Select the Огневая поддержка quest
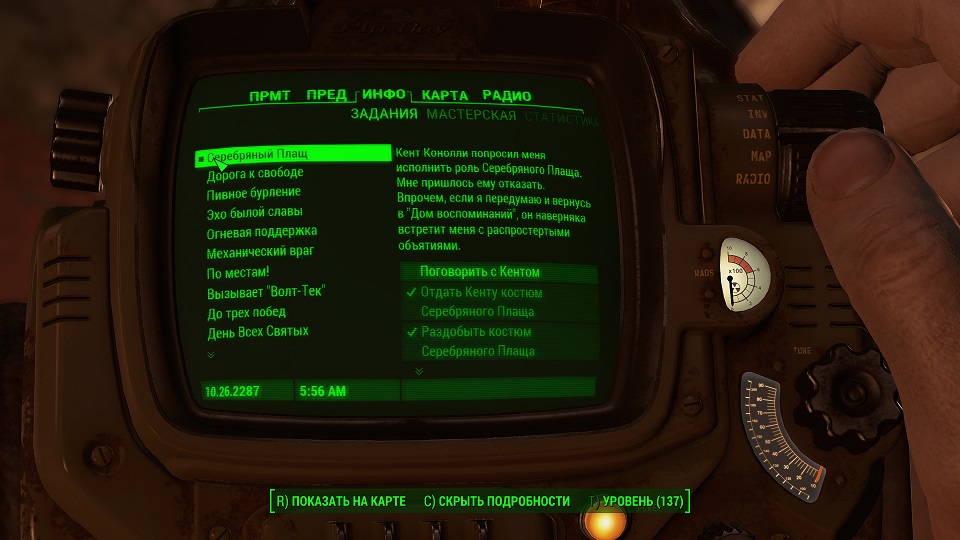 (x=254, y=232)
